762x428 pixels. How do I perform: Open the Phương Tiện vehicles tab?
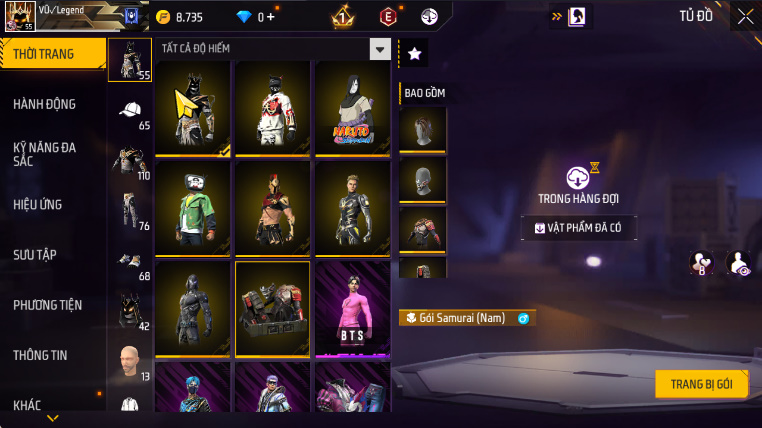point(48,304)
